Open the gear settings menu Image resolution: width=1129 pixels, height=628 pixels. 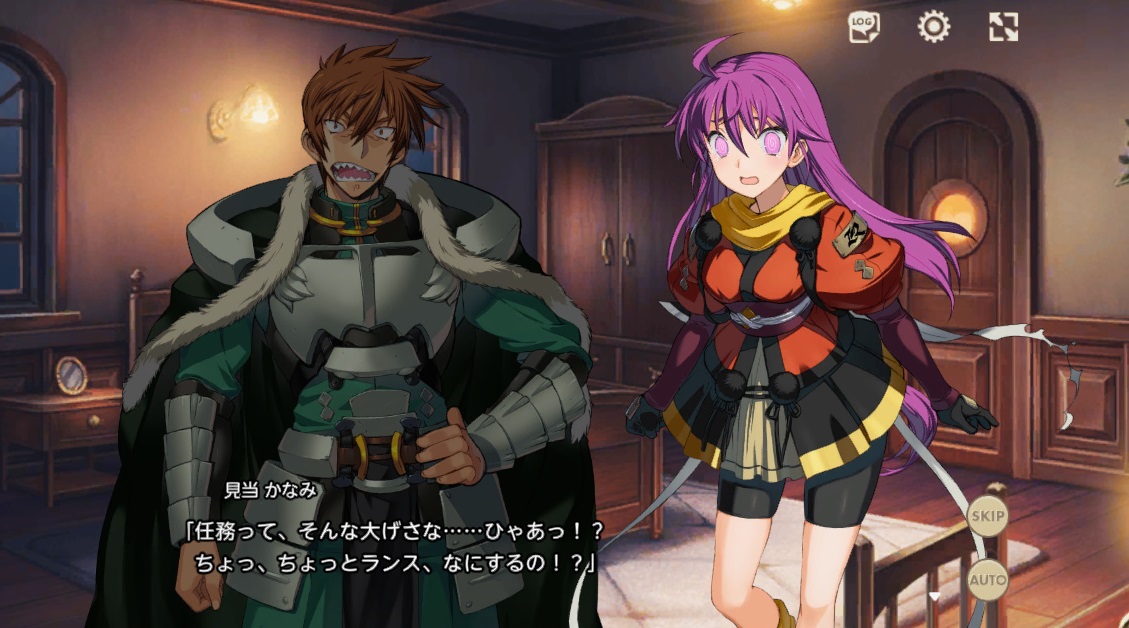pyautogui.click(x=933, y=27)
